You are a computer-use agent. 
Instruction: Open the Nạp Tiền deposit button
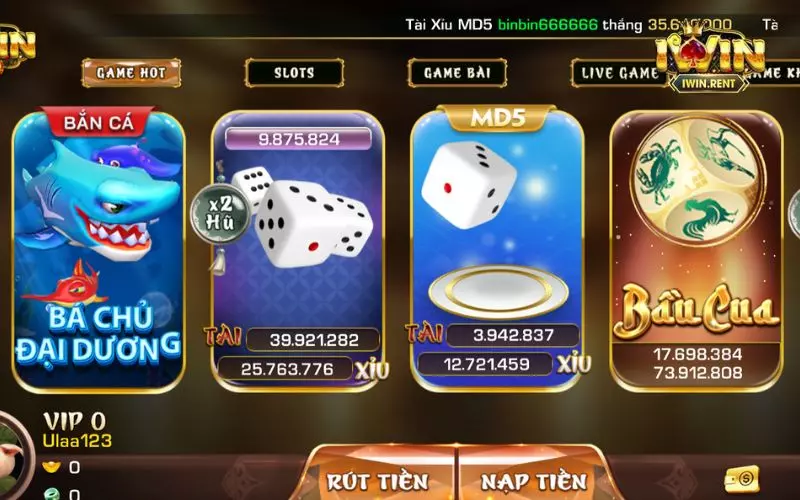[x=533, y=480]
